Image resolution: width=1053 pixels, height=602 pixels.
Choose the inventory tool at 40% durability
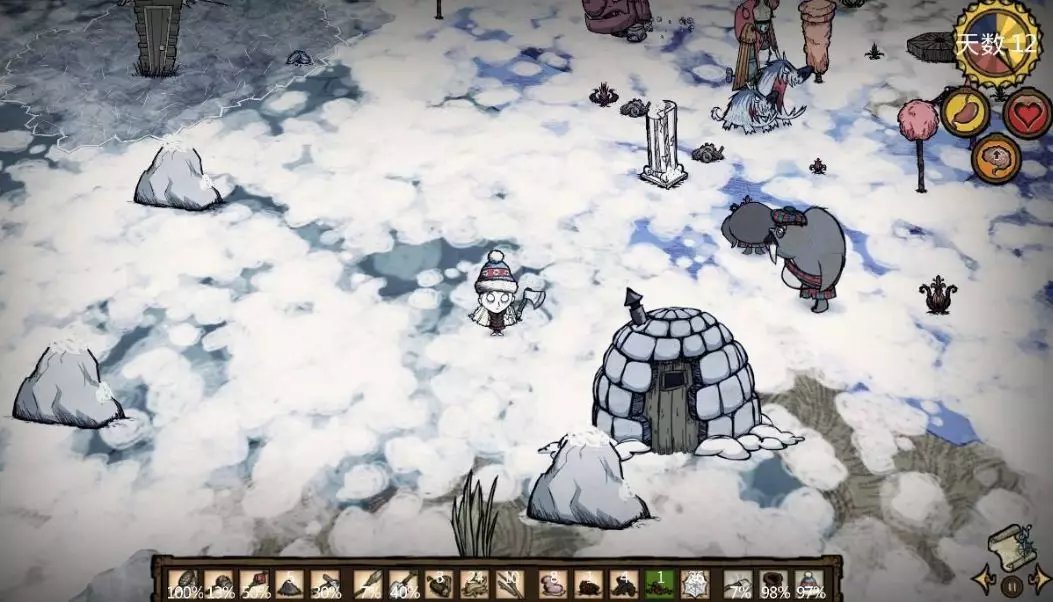[404, 583]
